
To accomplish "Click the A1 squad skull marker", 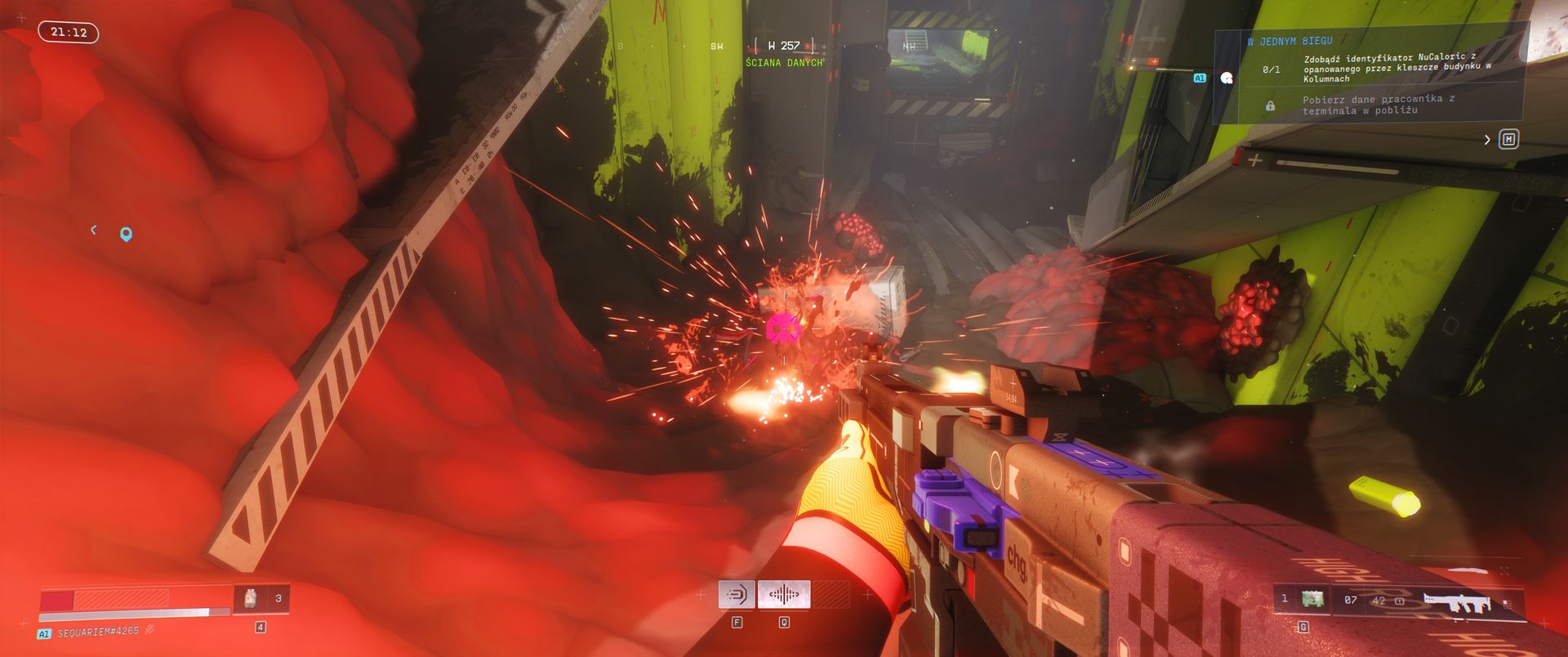I will [x=1226, y=78].
